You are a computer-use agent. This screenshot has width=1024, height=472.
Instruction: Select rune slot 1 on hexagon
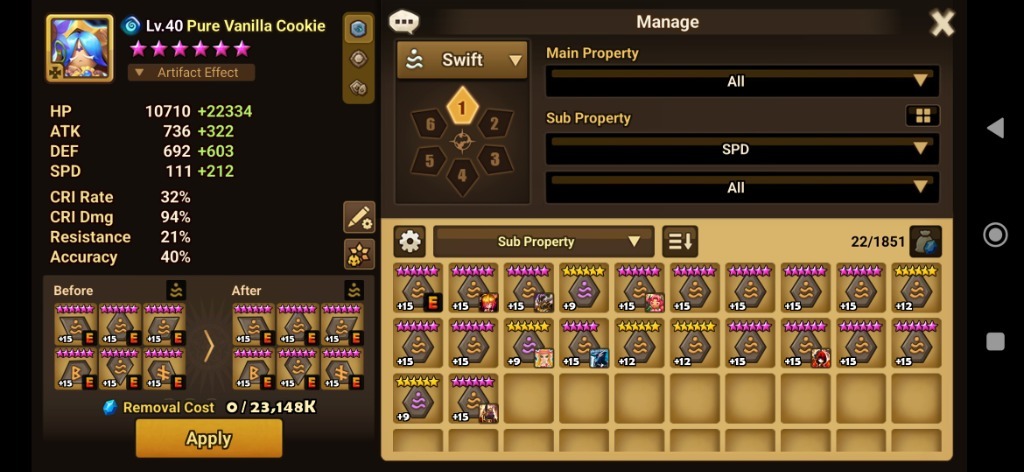[461, 106]
